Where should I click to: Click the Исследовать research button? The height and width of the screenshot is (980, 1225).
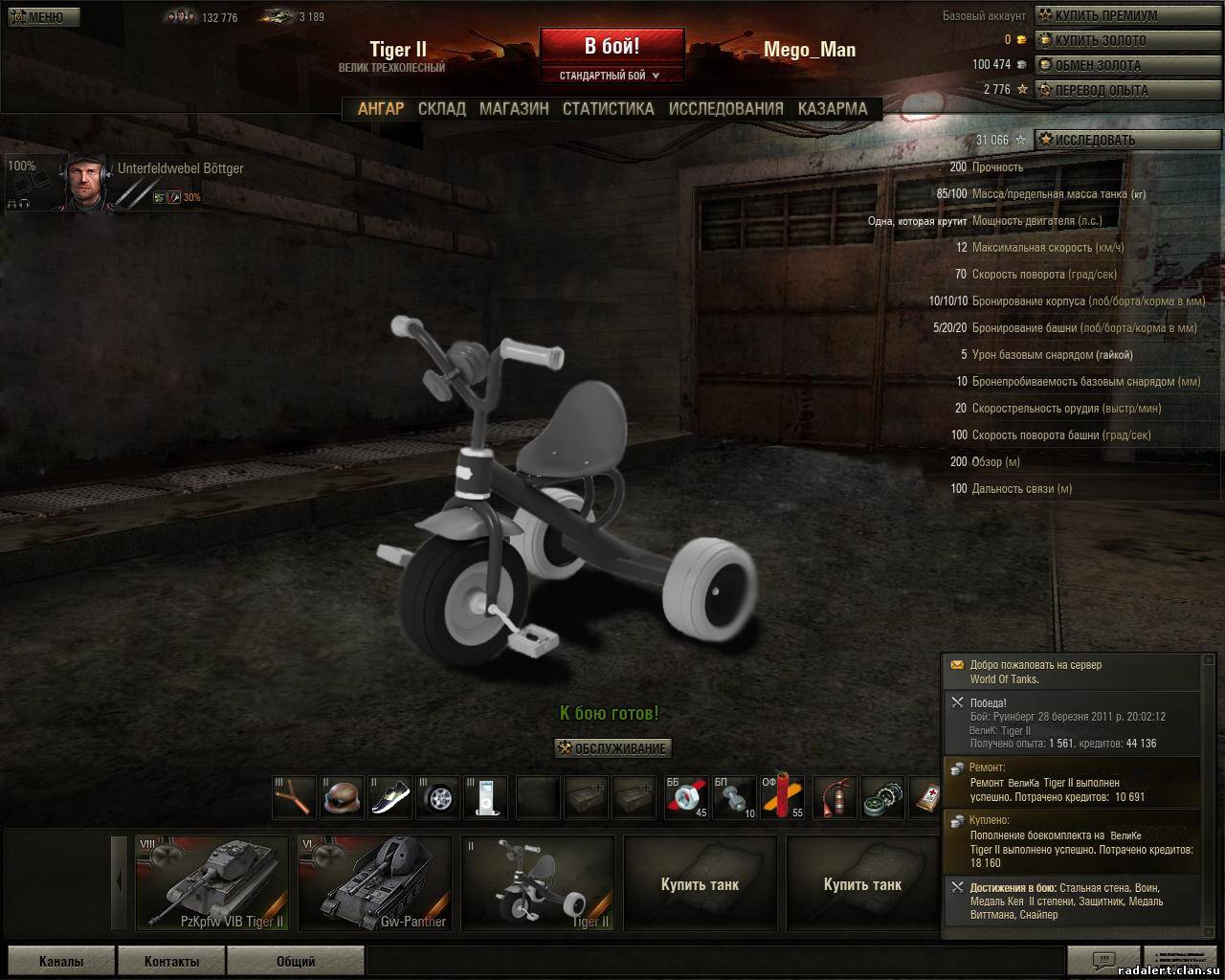point(1093,140)
